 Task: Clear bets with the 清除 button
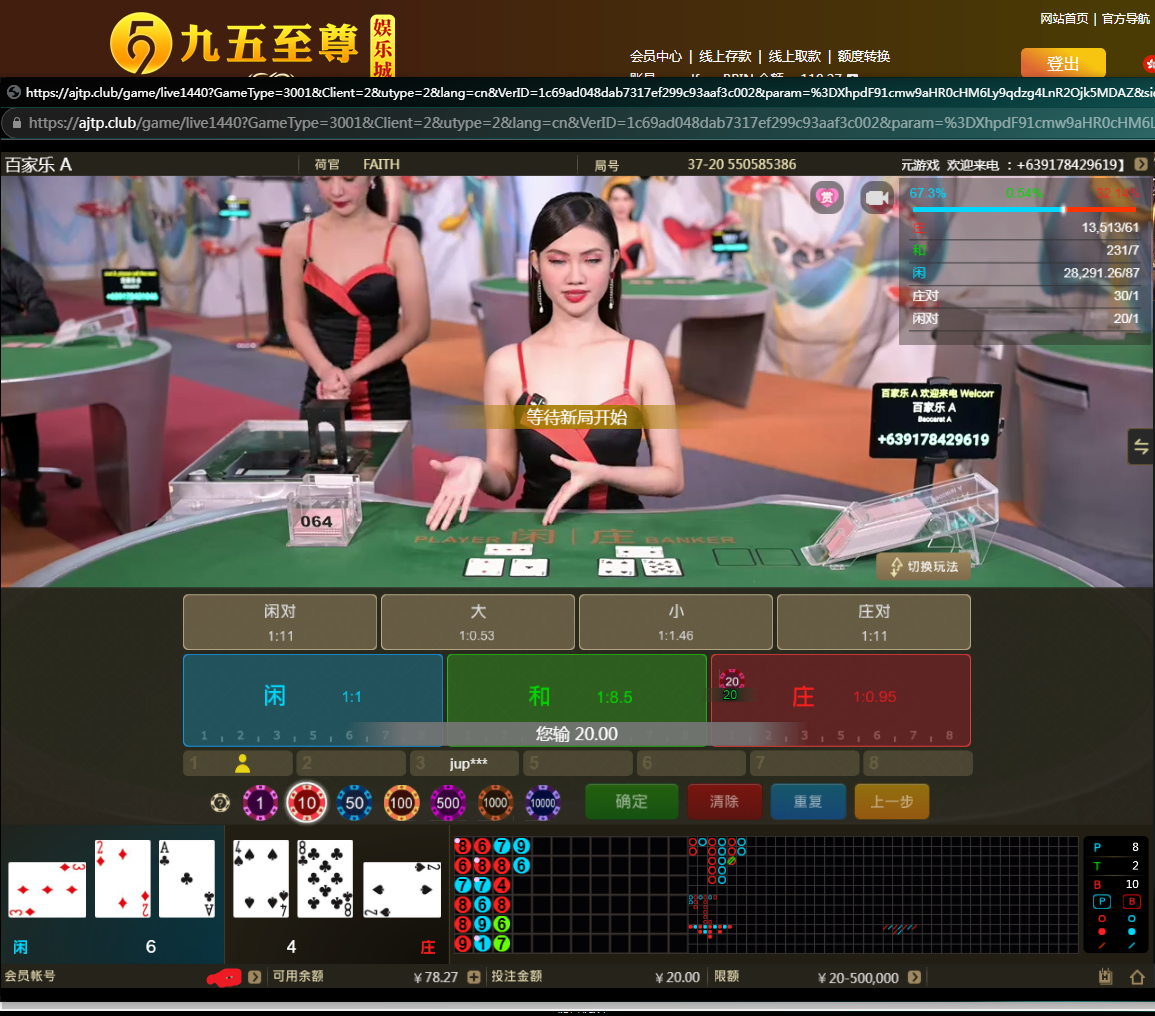pyautogui.click(x=724, y=802)
